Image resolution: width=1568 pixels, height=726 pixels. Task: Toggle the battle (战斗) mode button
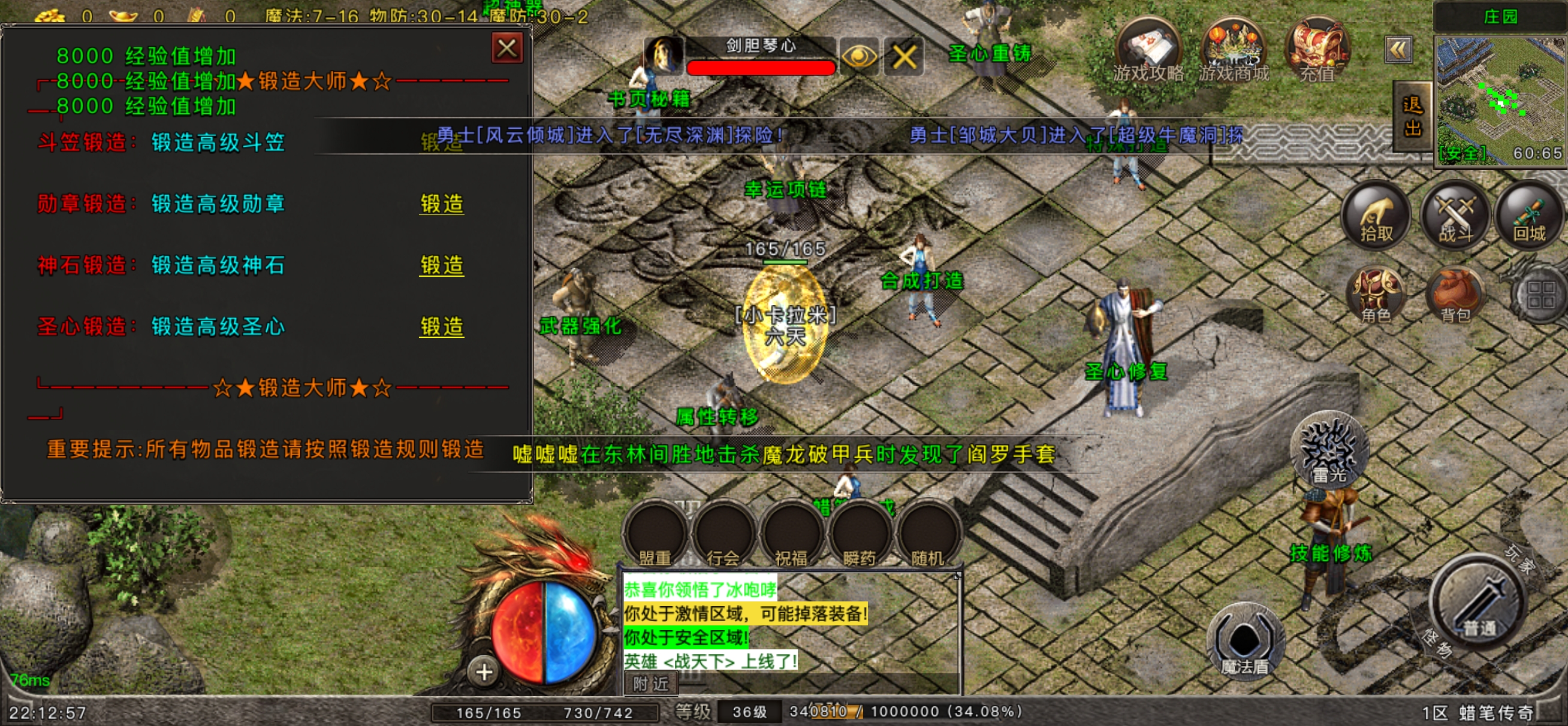pos(1455,216)
